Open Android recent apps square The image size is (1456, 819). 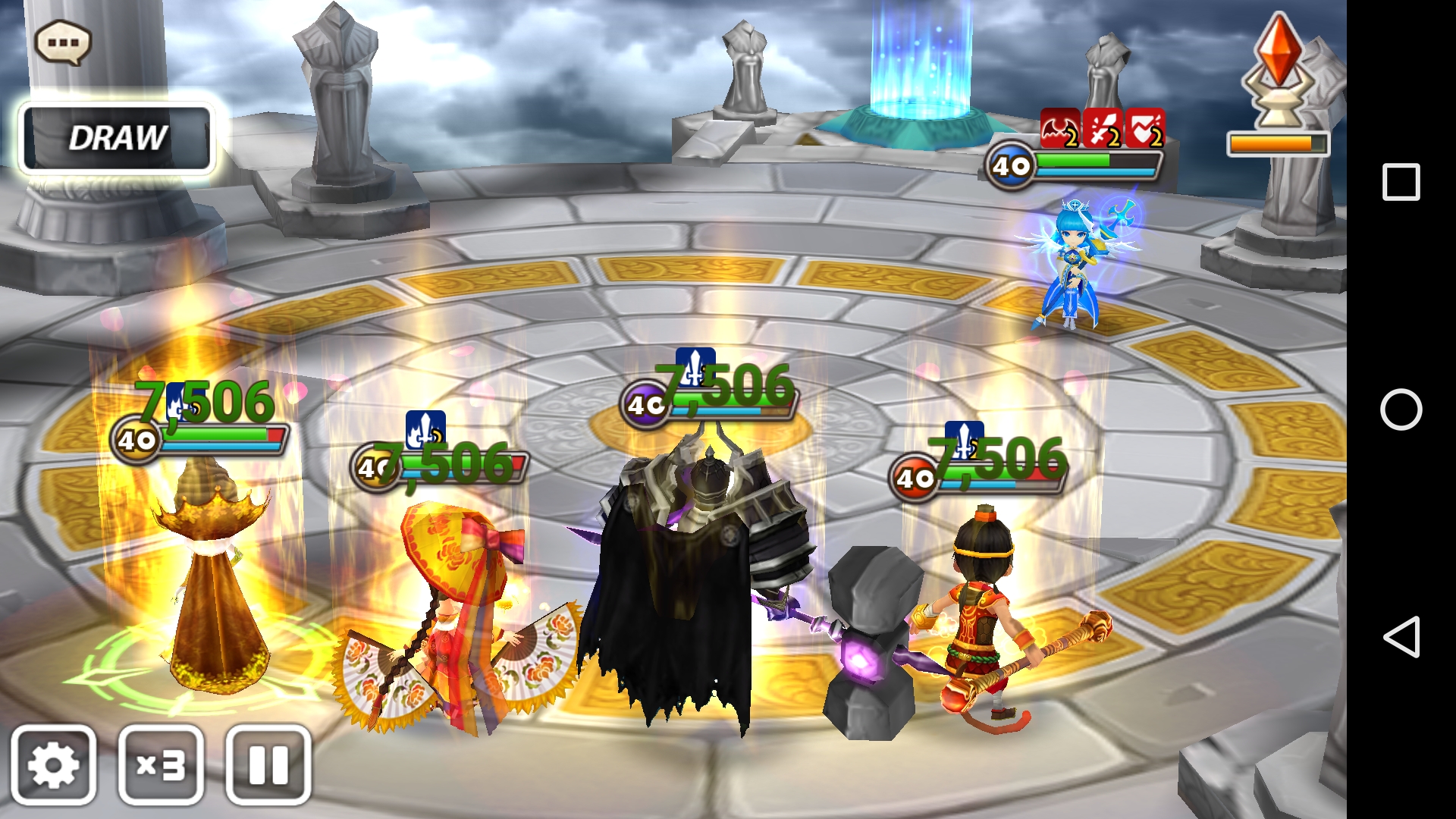point(1401,182)
